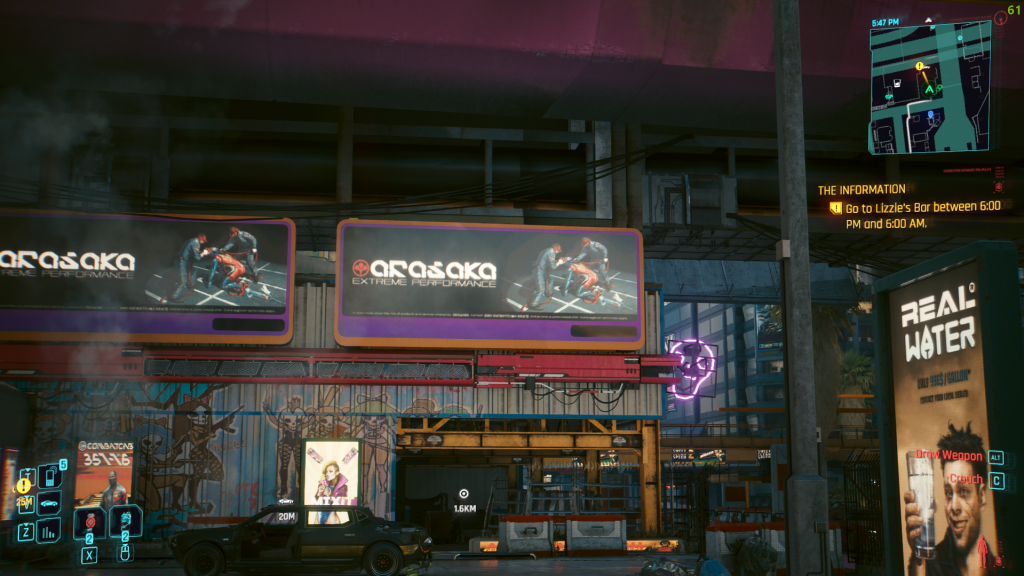Click the radio bars icon

pyautogui.click(x=49, y=530)
